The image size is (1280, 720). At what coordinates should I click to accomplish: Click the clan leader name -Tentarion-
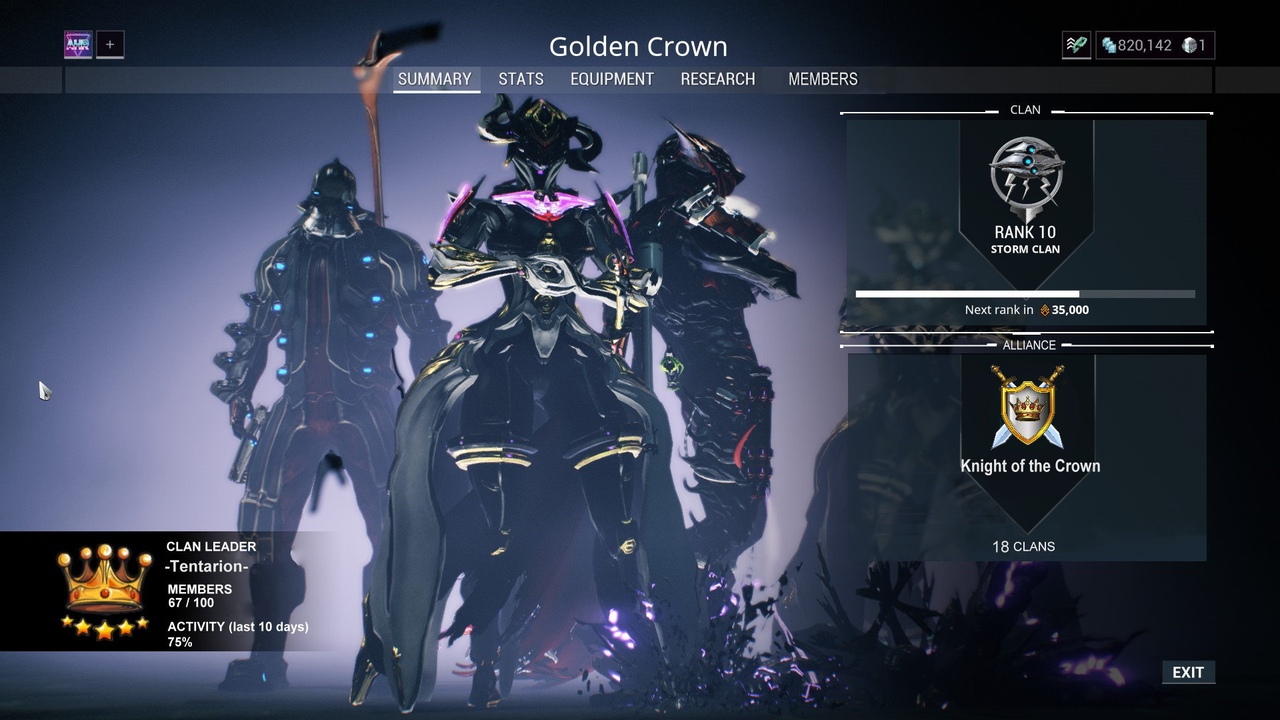pos(207,566)
